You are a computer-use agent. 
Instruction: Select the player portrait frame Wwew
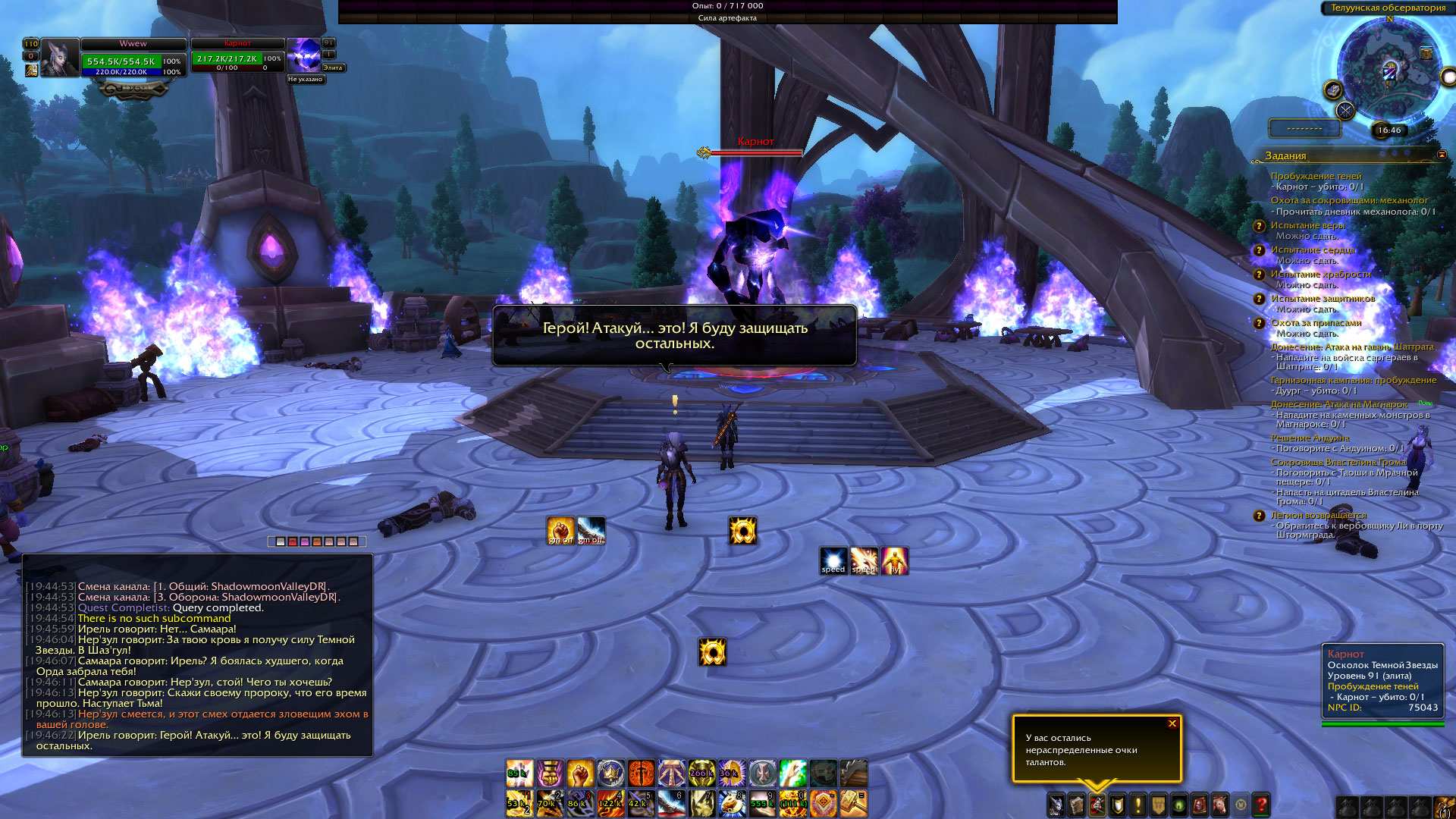(59, 58)
